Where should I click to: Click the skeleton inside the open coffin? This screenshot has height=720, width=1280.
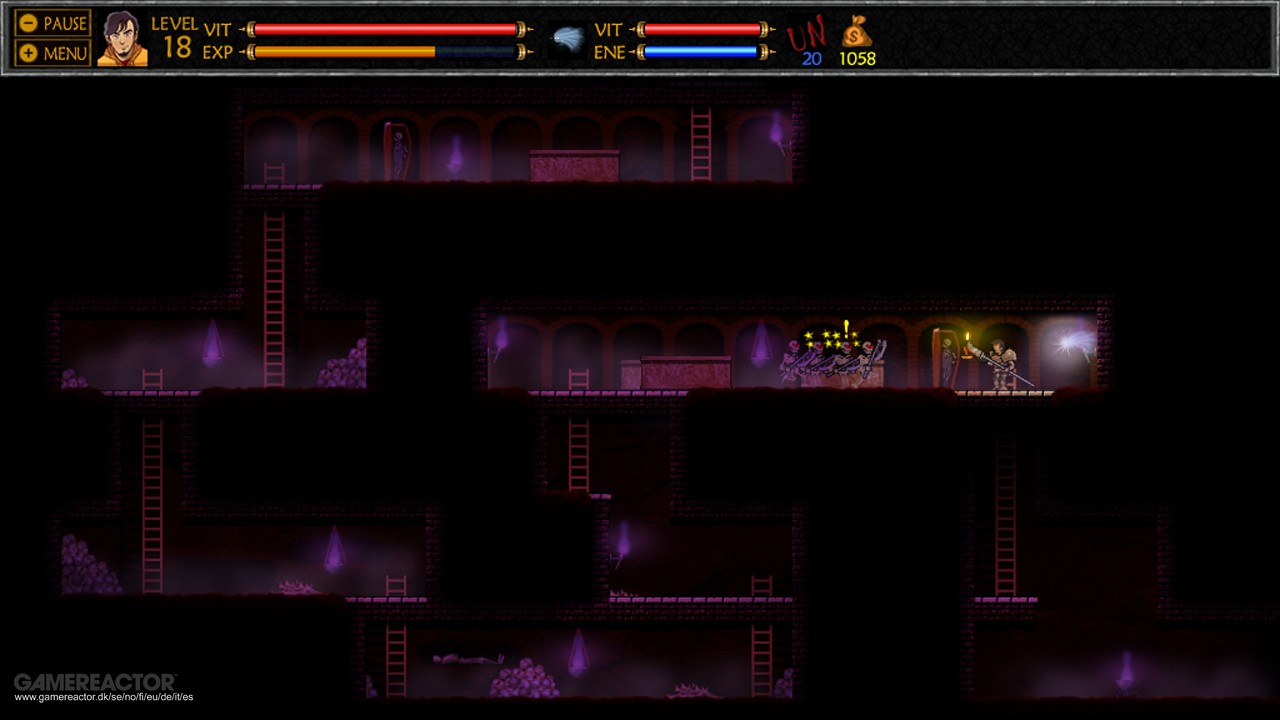pos(947,355)
